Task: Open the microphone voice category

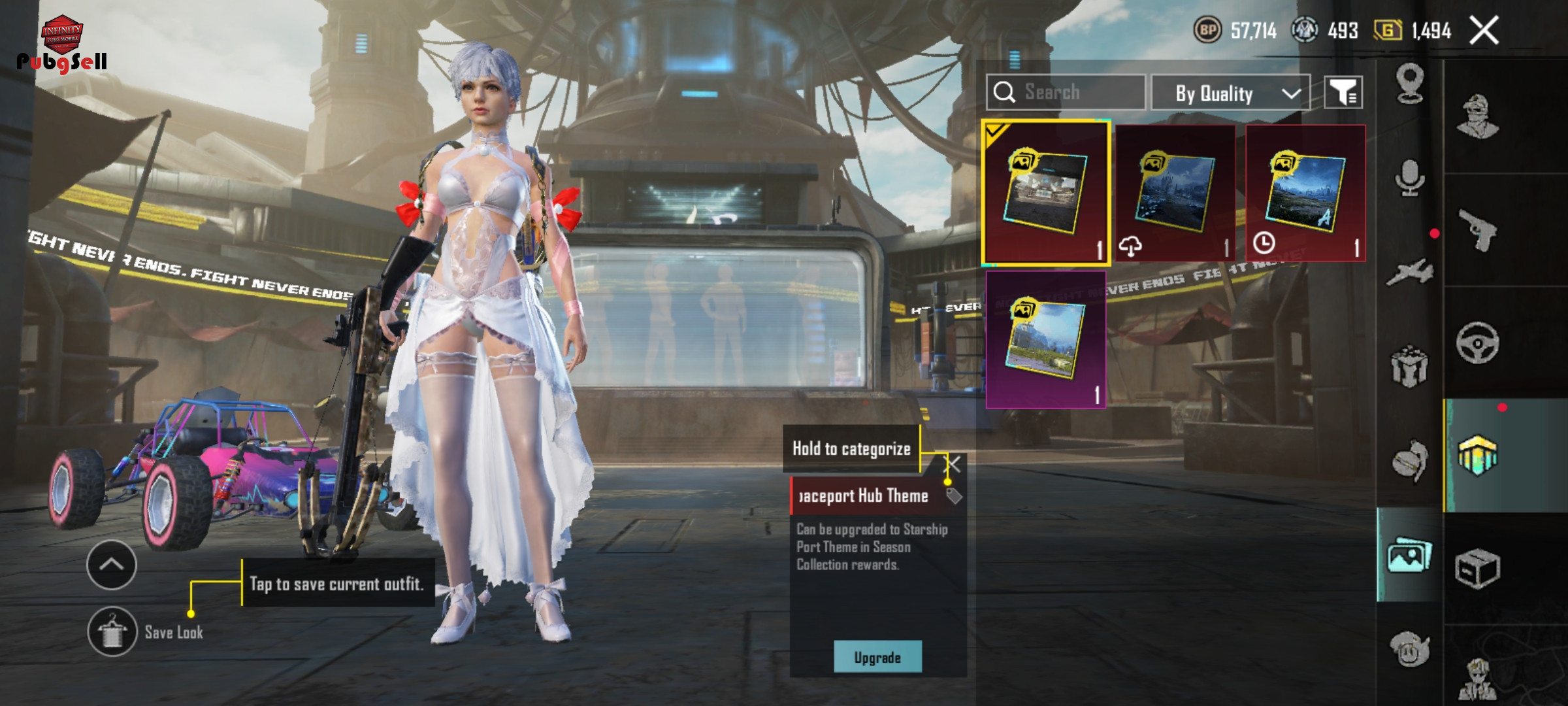Action: 1409,178
